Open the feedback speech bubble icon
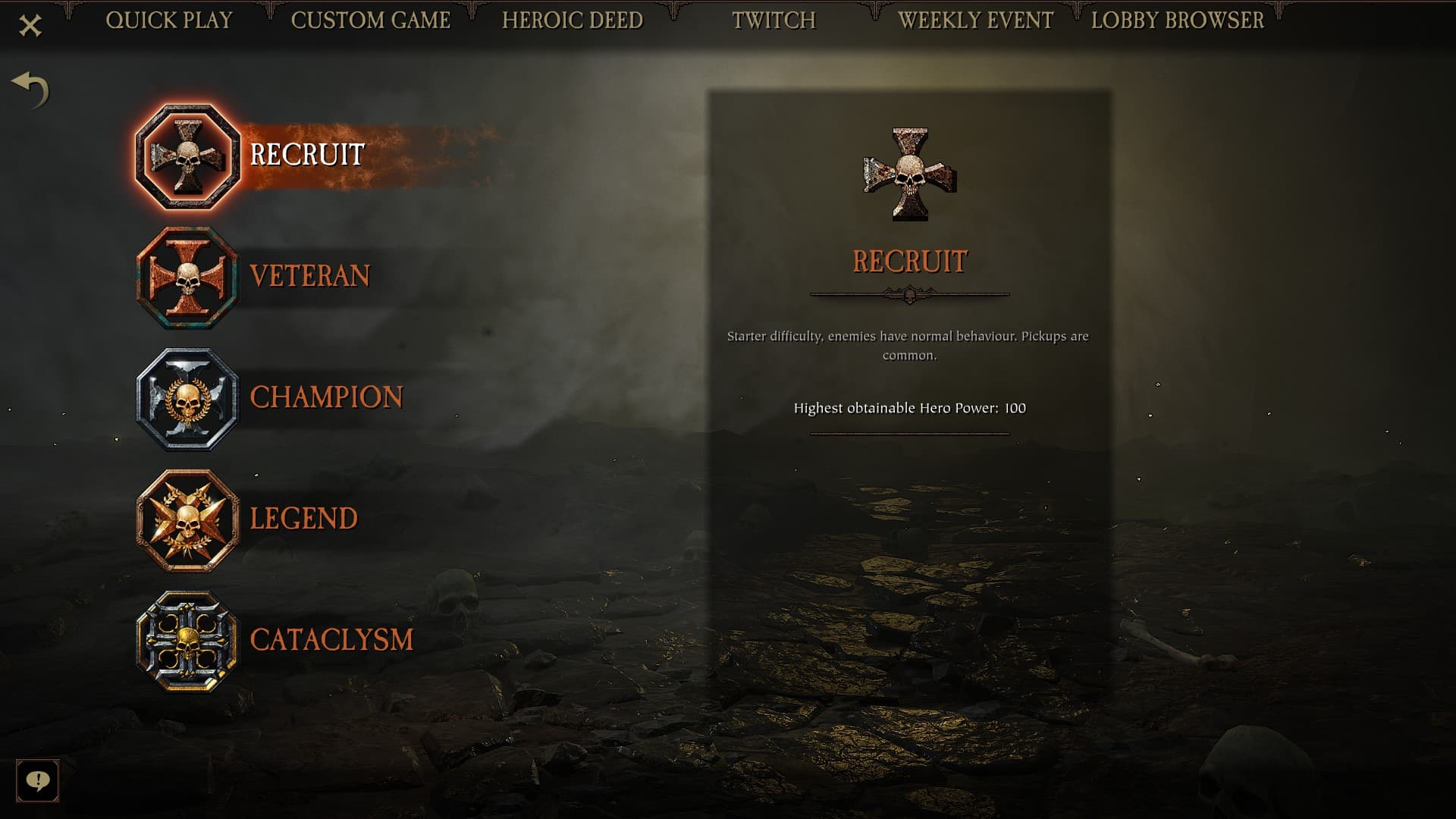The height and width of the screenshot is (819, 1456). [38, 781]
